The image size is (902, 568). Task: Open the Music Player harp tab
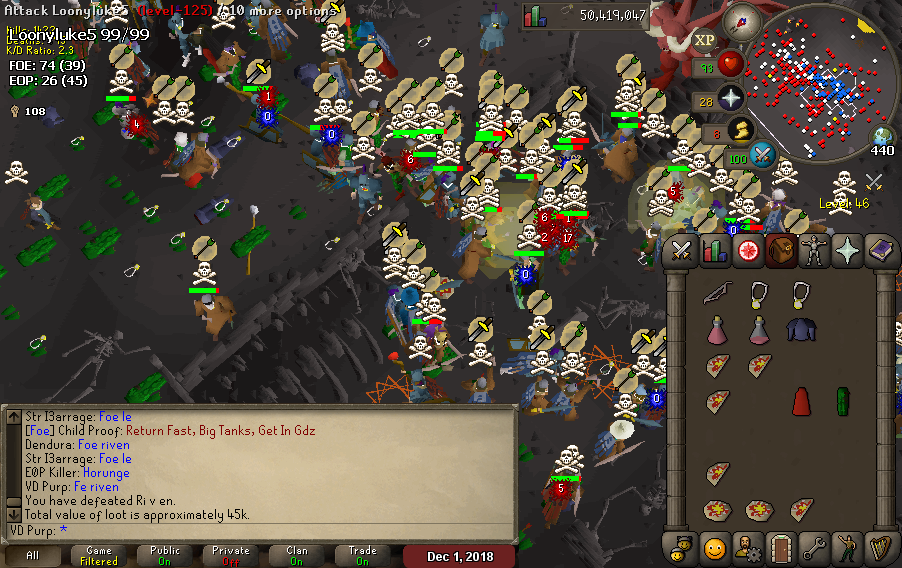click(880, 547)
